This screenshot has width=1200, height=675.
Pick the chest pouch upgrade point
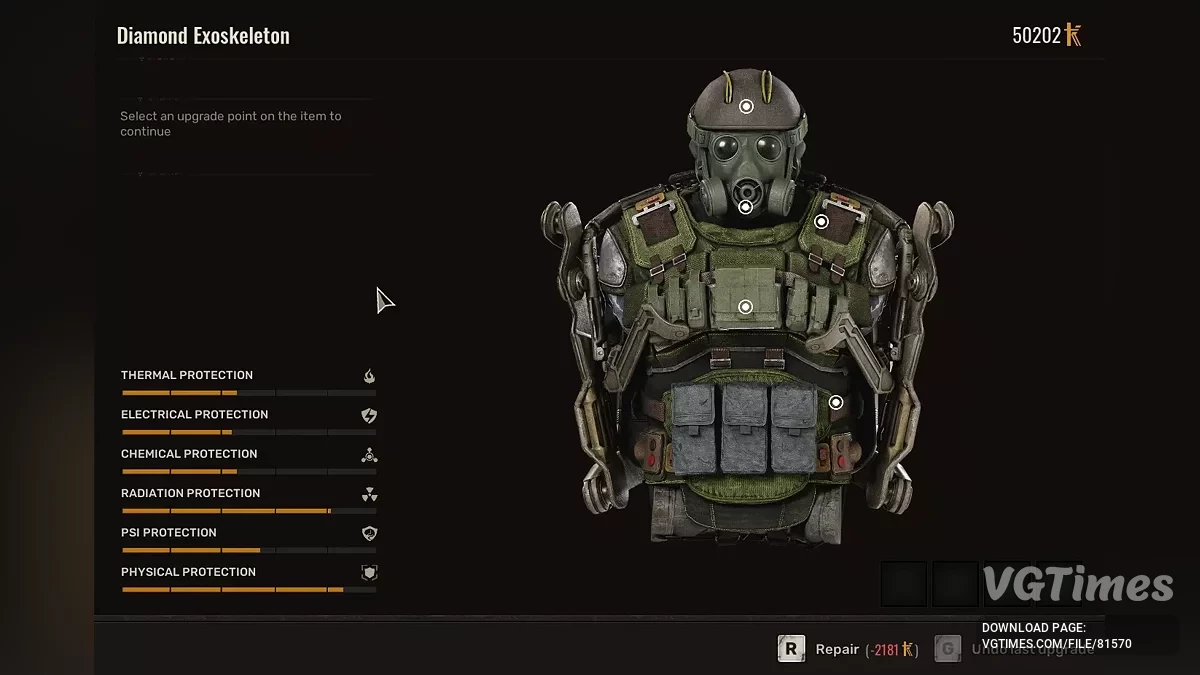745,307
